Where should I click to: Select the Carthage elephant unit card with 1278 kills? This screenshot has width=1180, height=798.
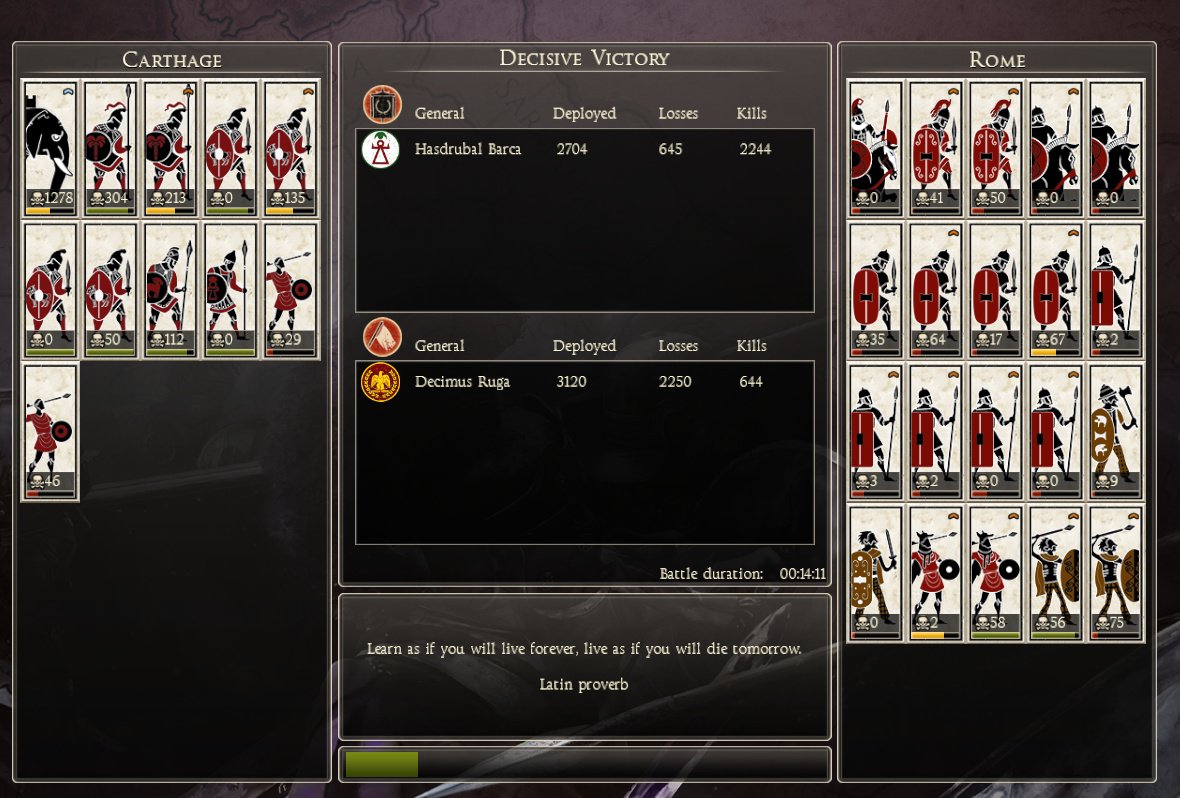tap(50, 148)
